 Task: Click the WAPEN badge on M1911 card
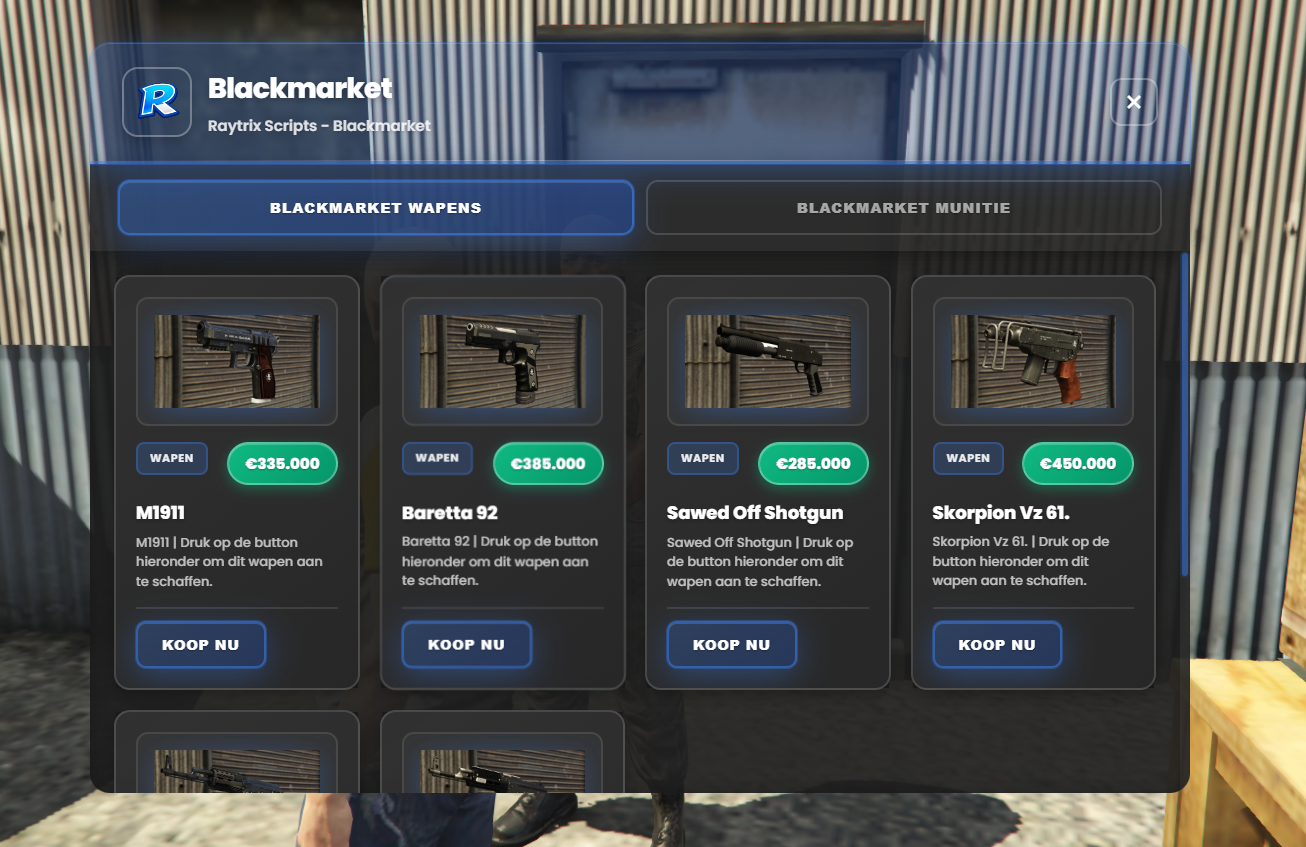coord(171,458)
